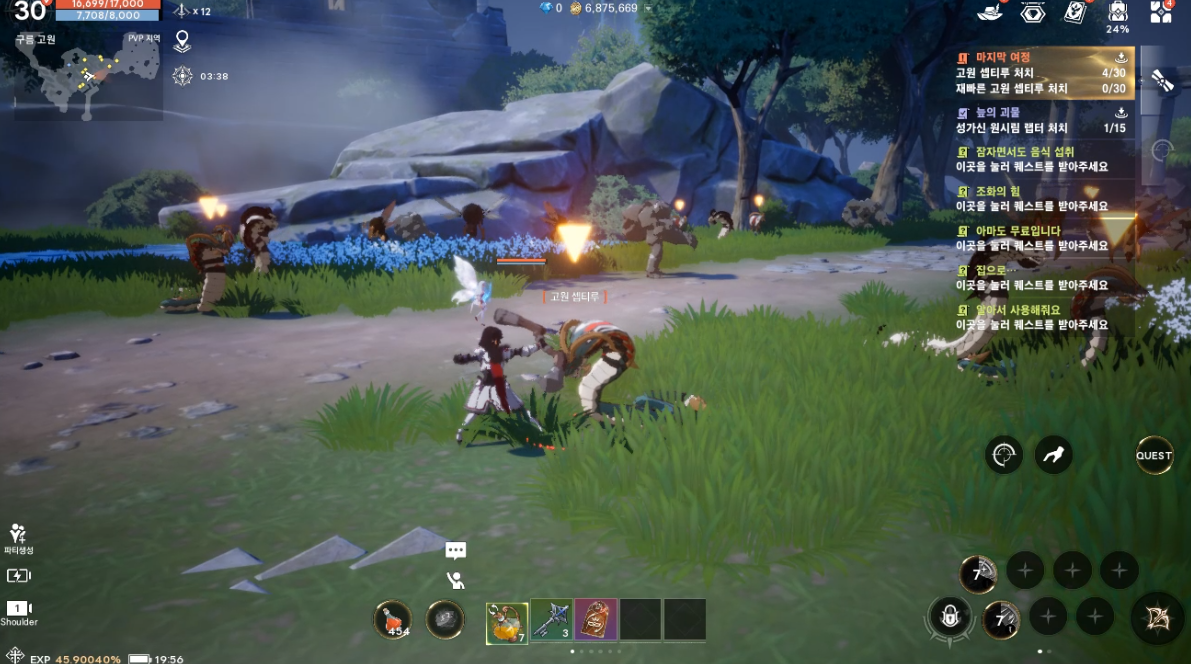The height and width of the screenshot is (664, 1191).
Task: Tap the location pin icon beside the minimap
Action: click(182, 42)
